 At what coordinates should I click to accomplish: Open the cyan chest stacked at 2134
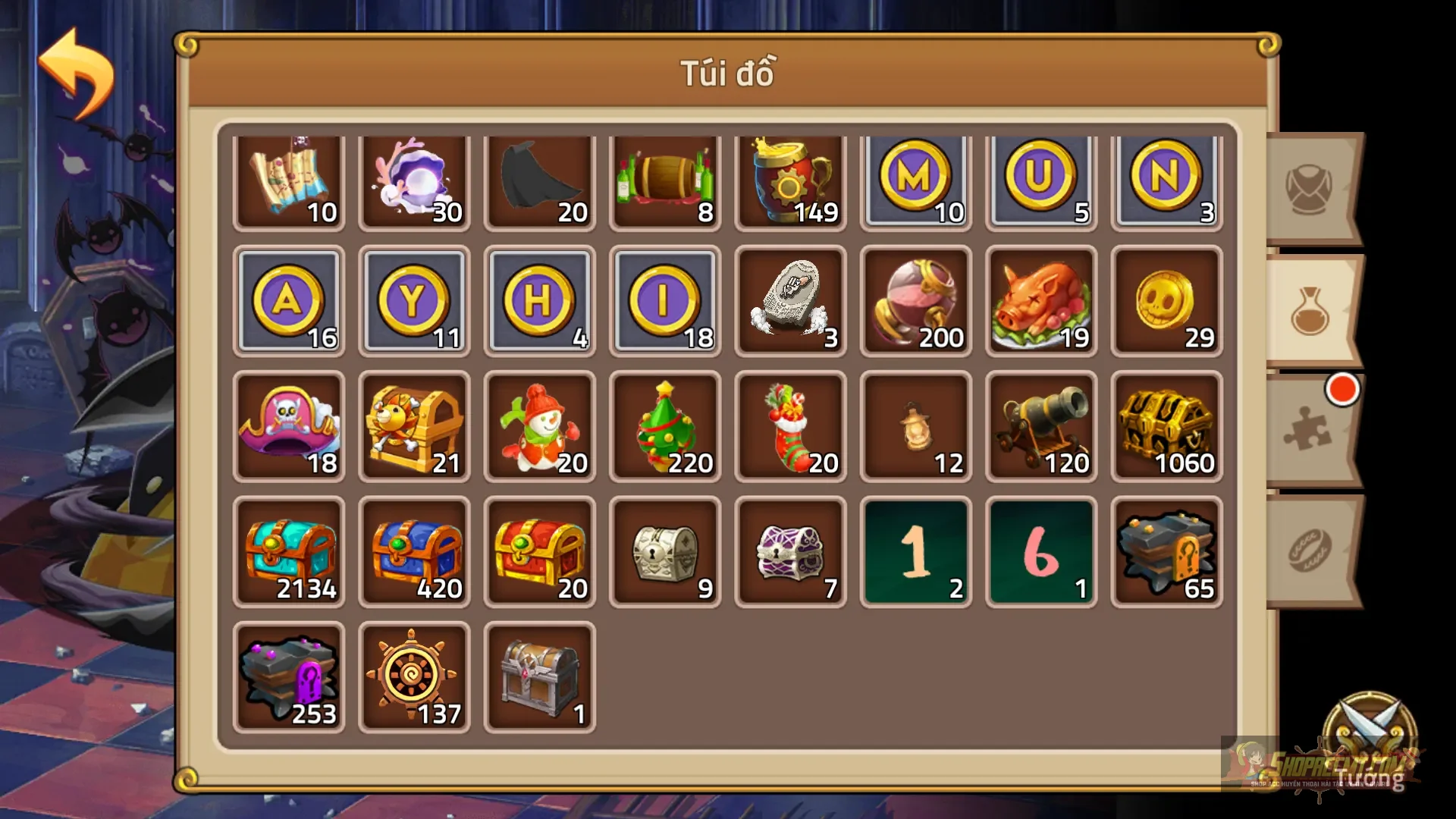tap(290, 551)
